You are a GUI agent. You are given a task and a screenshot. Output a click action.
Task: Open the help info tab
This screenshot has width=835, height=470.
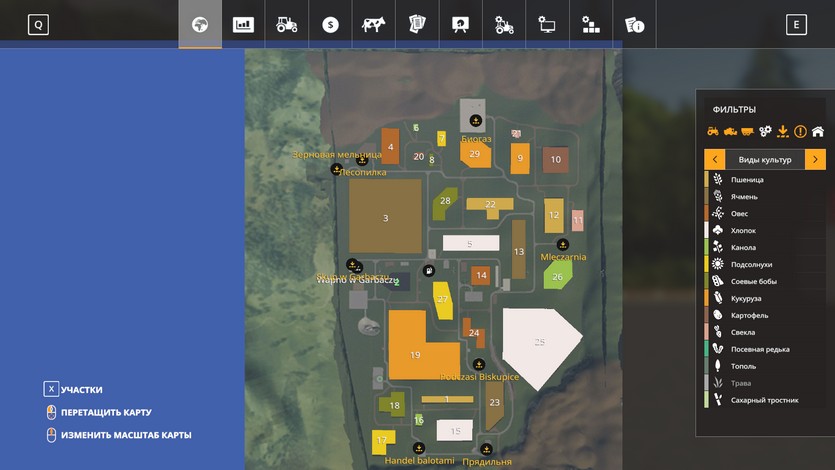tap(634, 25)
